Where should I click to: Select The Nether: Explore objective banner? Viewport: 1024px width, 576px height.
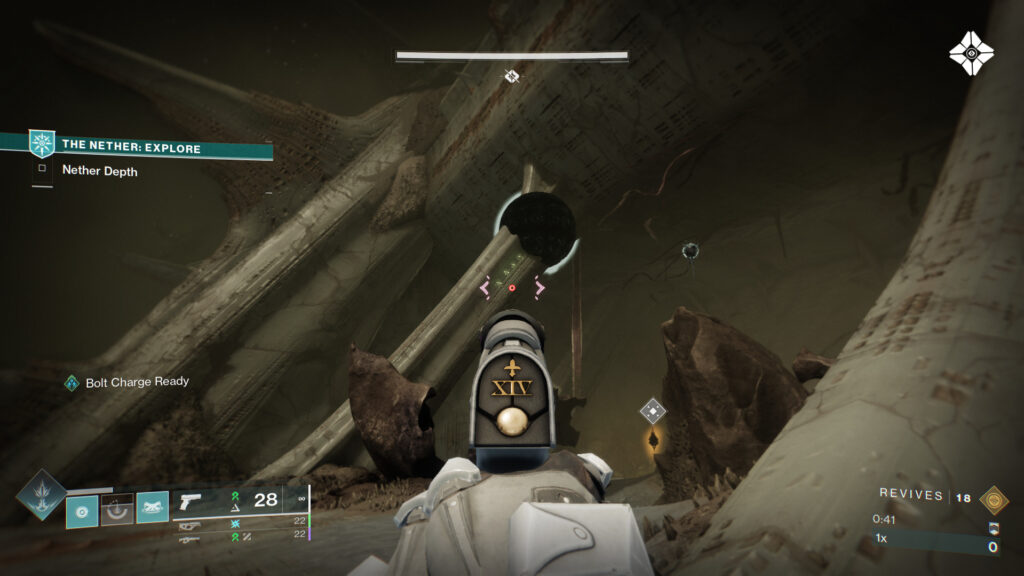click(x=150, y=146)
